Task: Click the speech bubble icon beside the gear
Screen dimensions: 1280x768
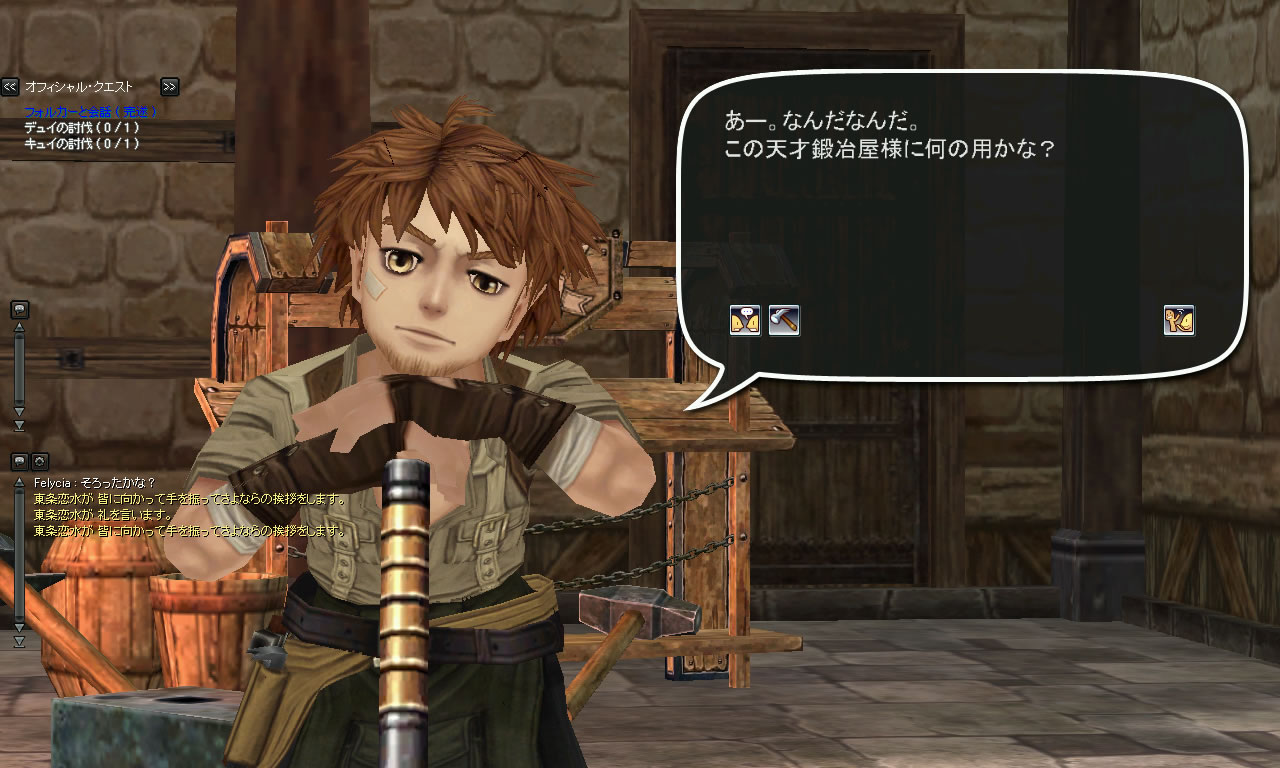Action: pos(20,461)
